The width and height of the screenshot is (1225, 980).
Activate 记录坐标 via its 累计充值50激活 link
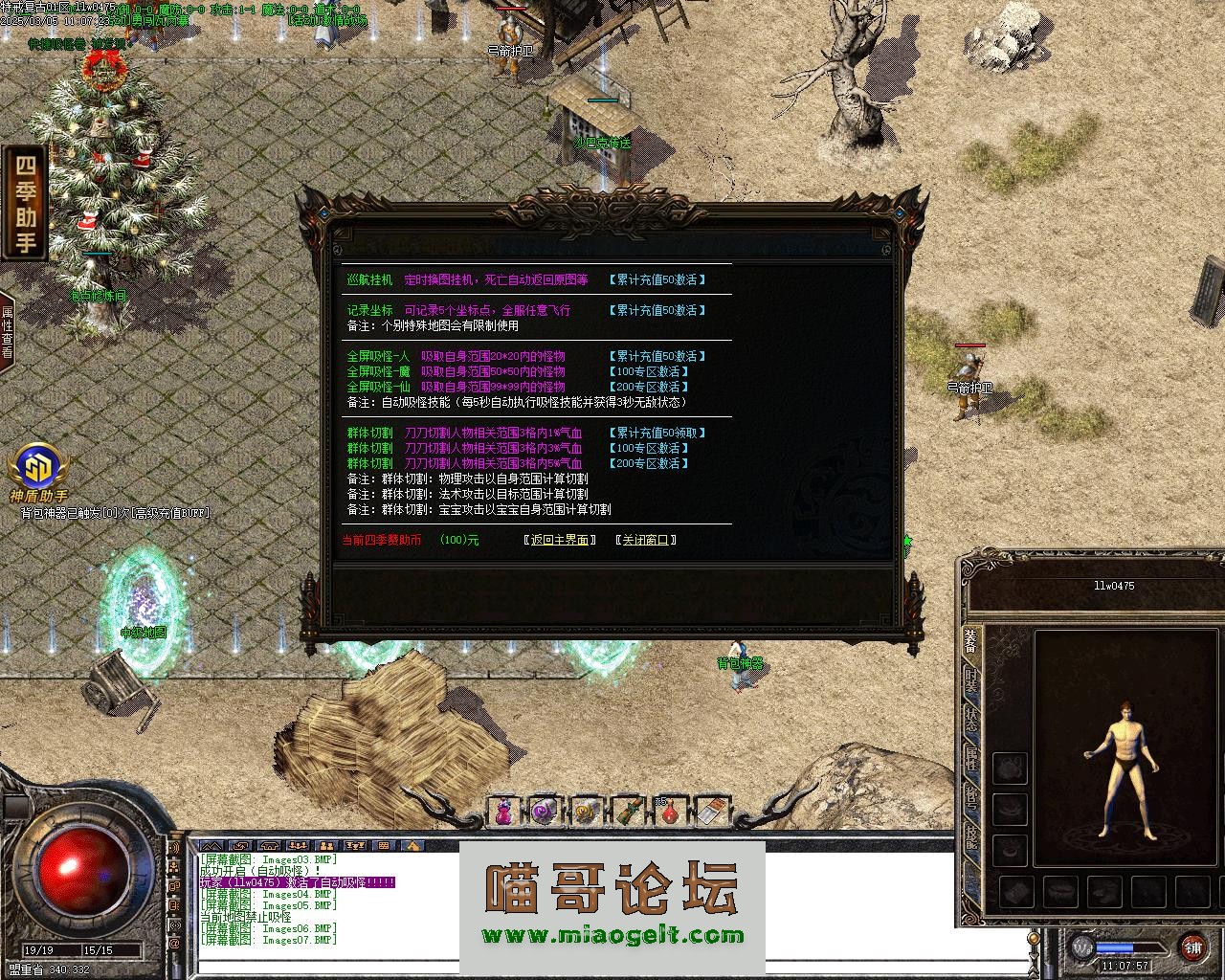click(657, 310)
